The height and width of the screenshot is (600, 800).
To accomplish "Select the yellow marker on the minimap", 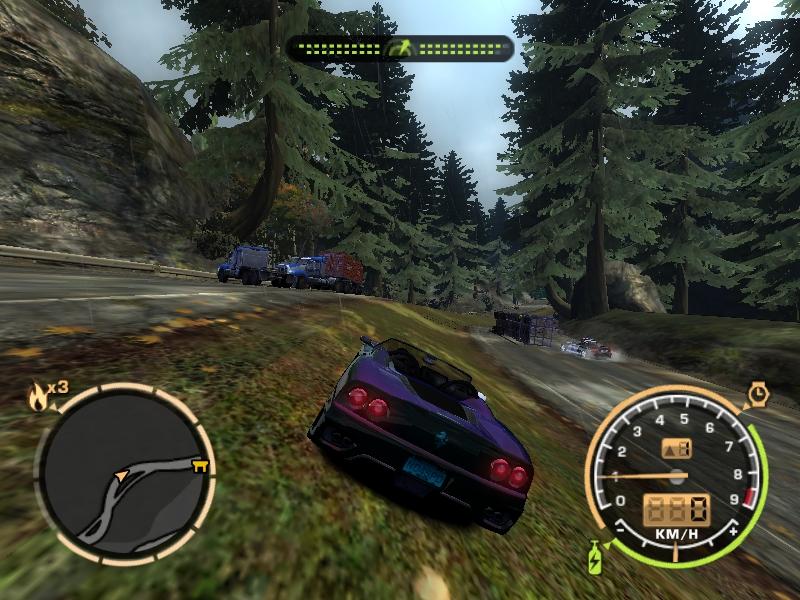I will point(201,464).
